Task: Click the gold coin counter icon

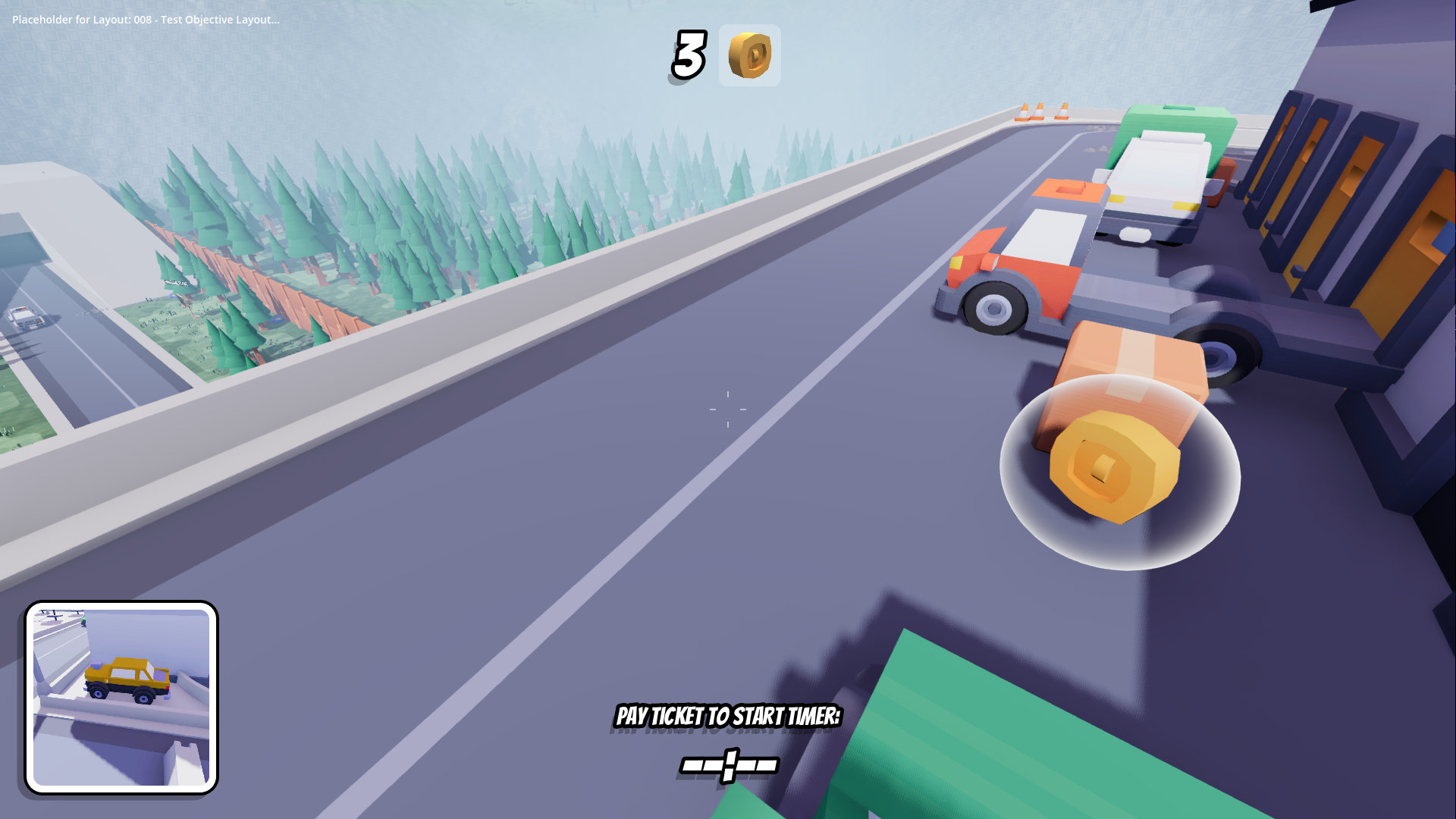Action: [x=749, y=55]
